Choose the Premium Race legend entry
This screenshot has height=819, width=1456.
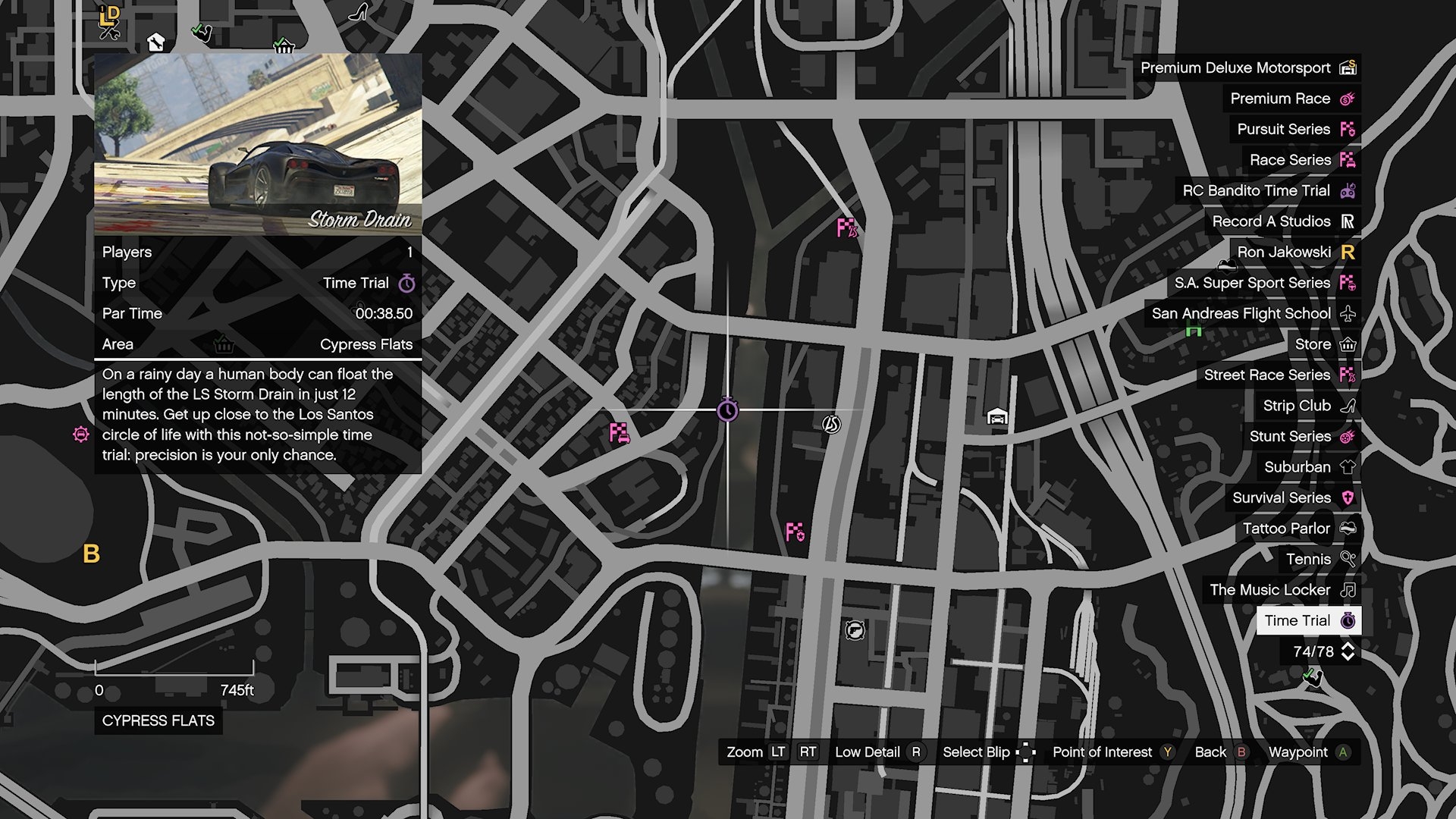tap(1291, 99)
